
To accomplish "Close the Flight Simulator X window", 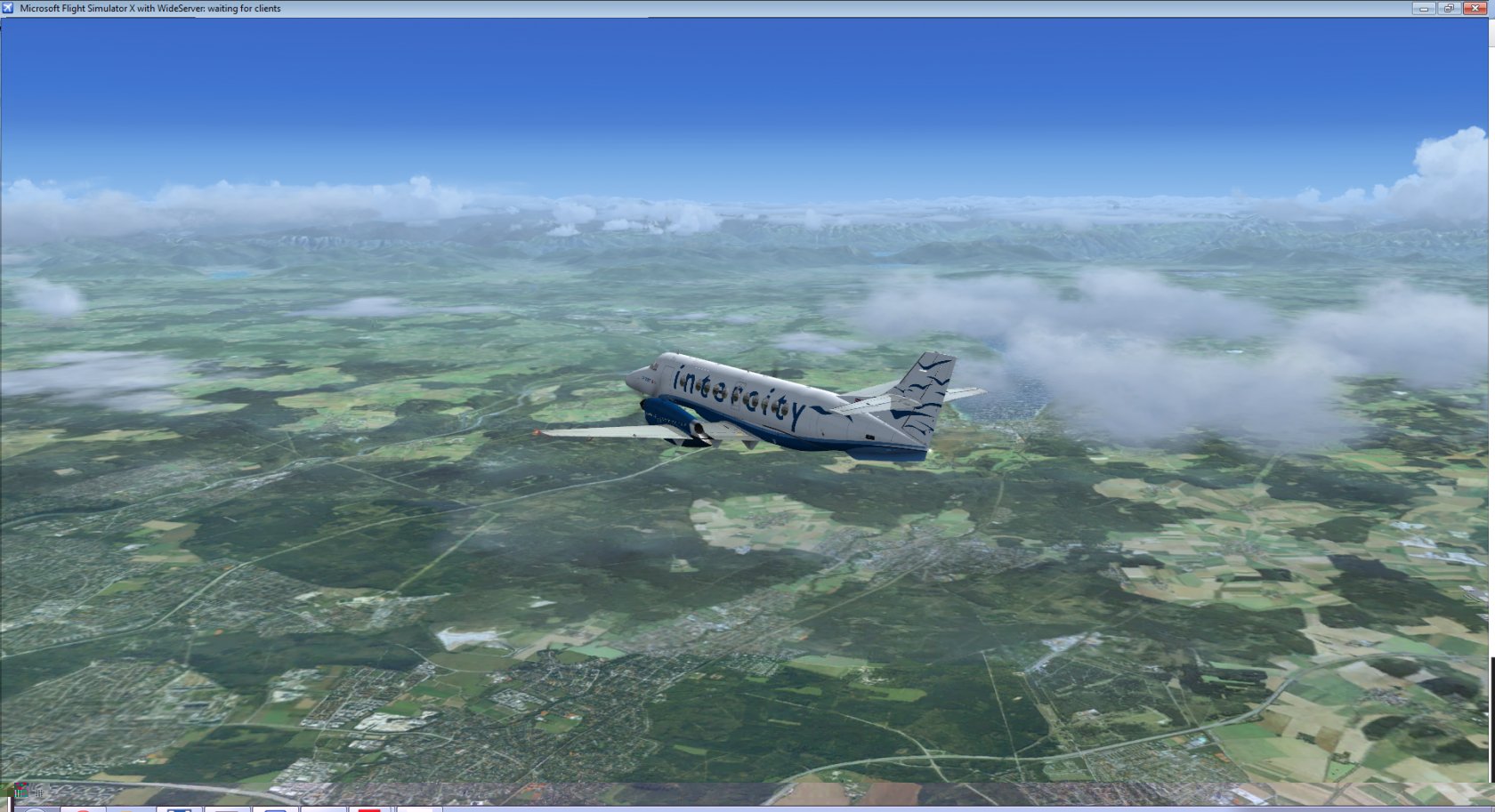I will (1475, 8).
